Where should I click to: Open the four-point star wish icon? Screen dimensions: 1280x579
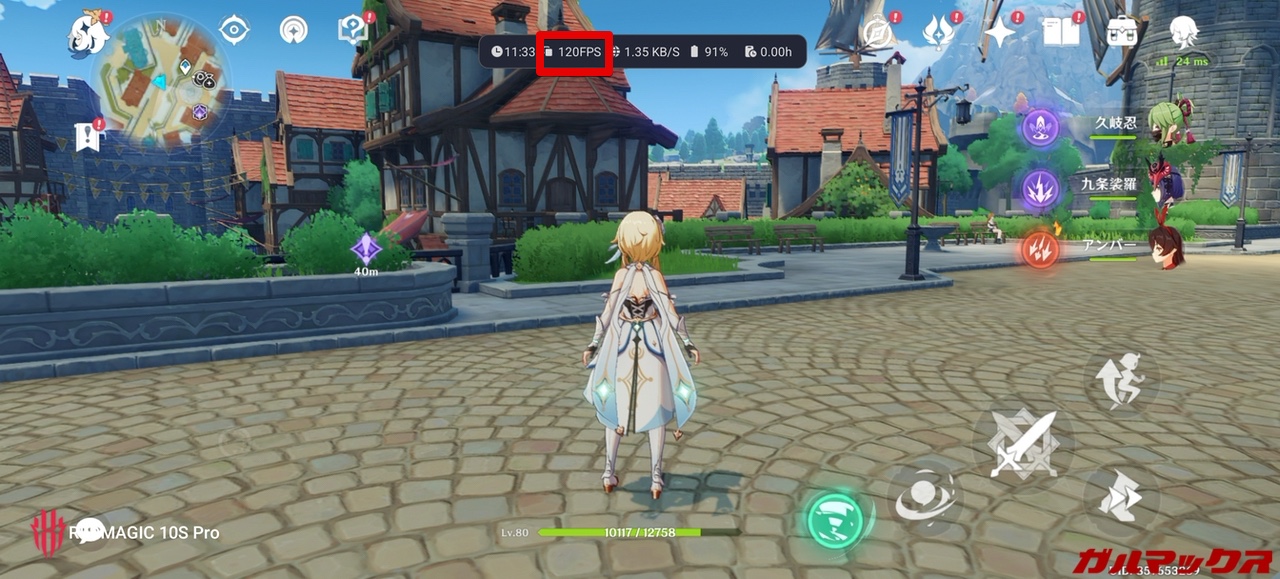tap(999, 33)
